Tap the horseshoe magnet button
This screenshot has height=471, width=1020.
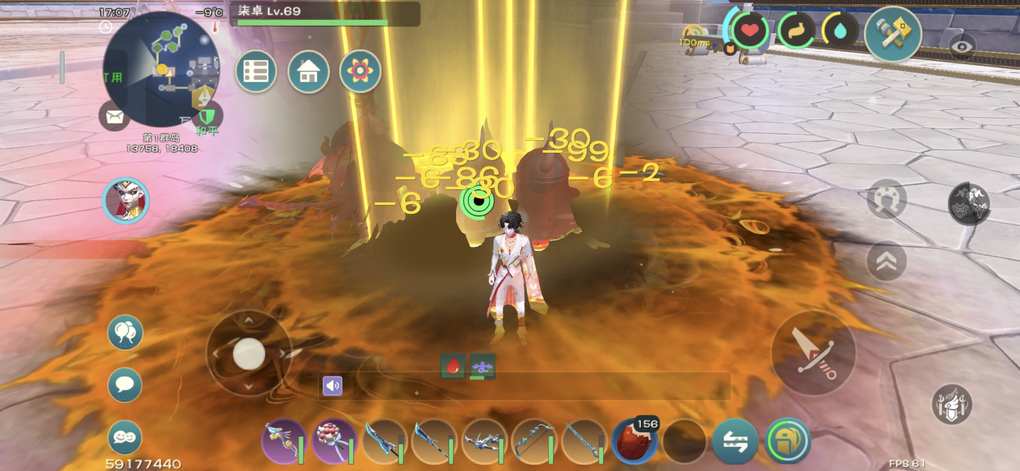886,198
